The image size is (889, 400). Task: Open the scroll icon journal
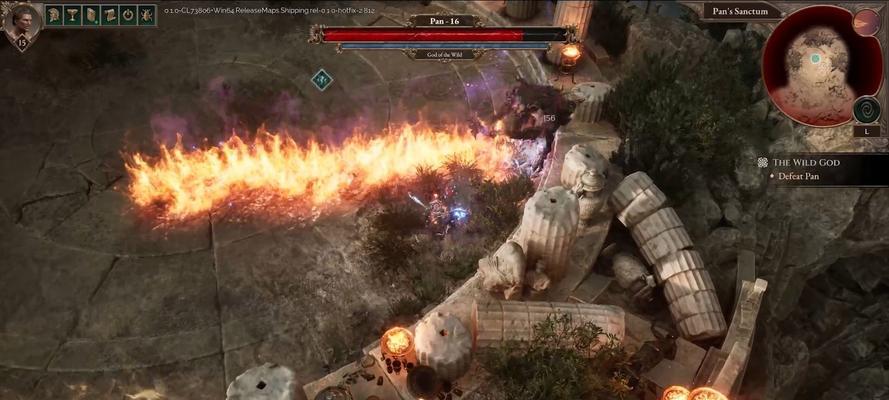pyautogui.click(x=109, y=15)
